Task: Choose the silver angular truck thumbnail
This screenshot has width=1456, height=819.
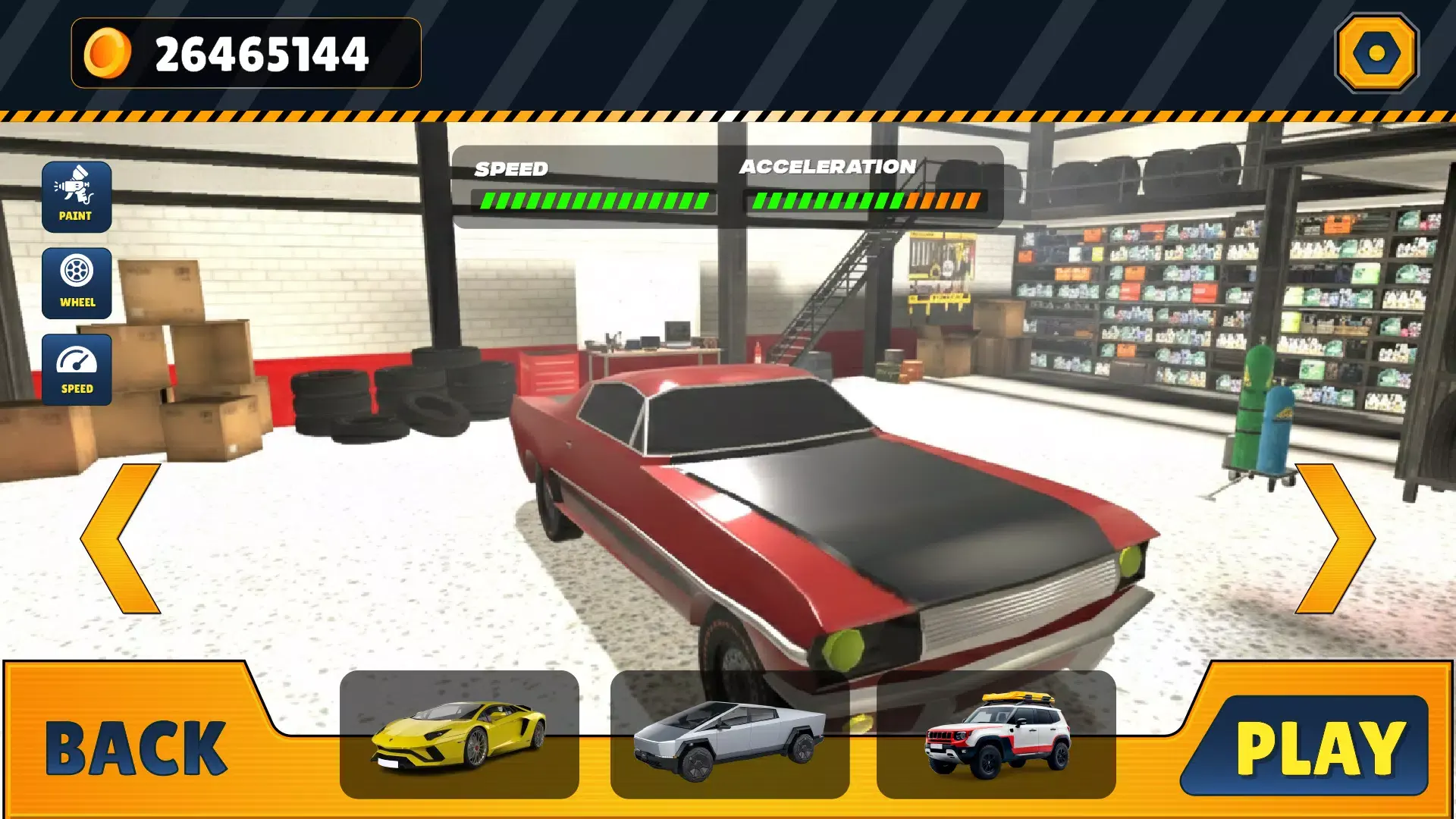Action: [x=730, y=734]
